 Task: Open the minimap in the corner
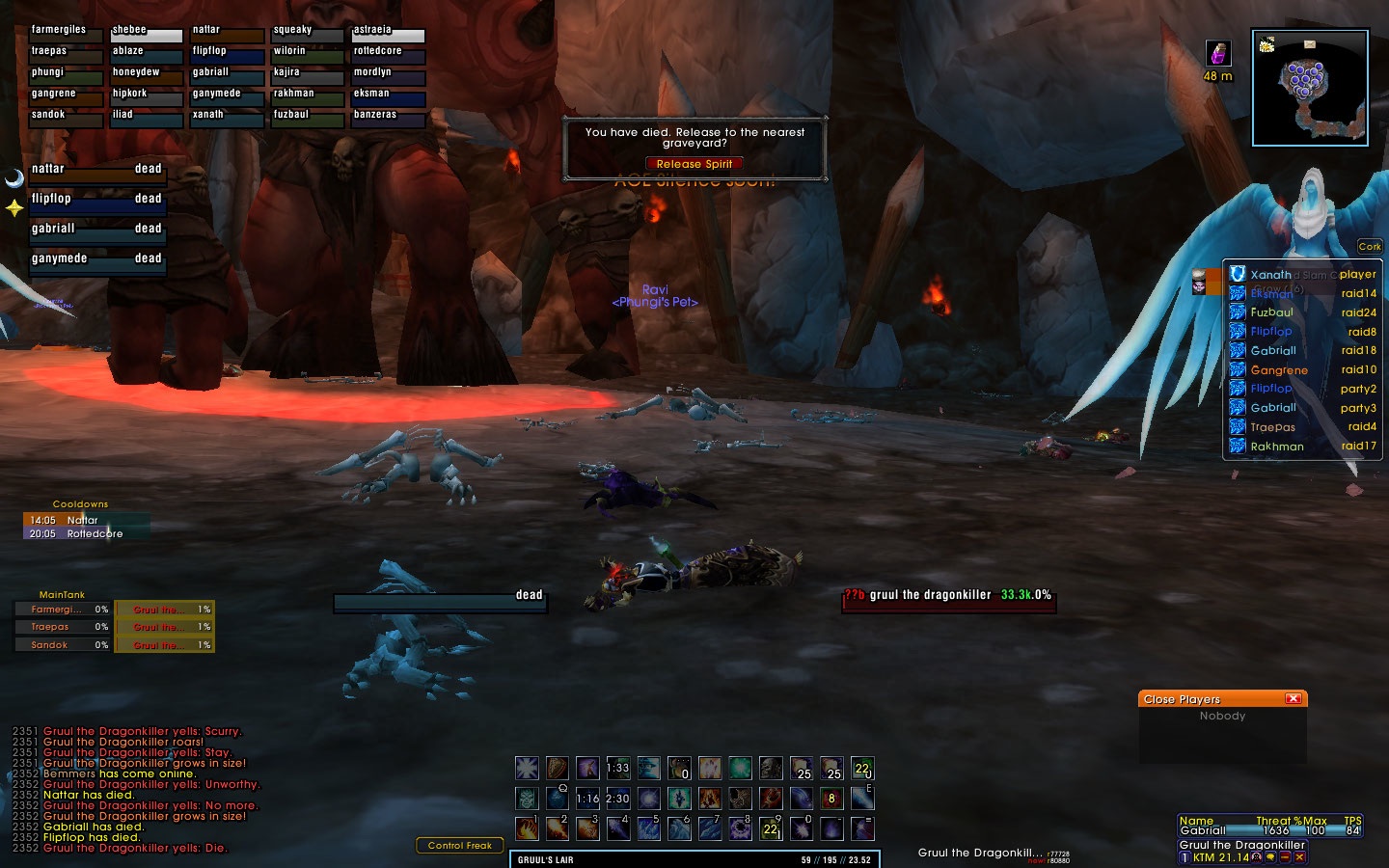point(1310,88)
